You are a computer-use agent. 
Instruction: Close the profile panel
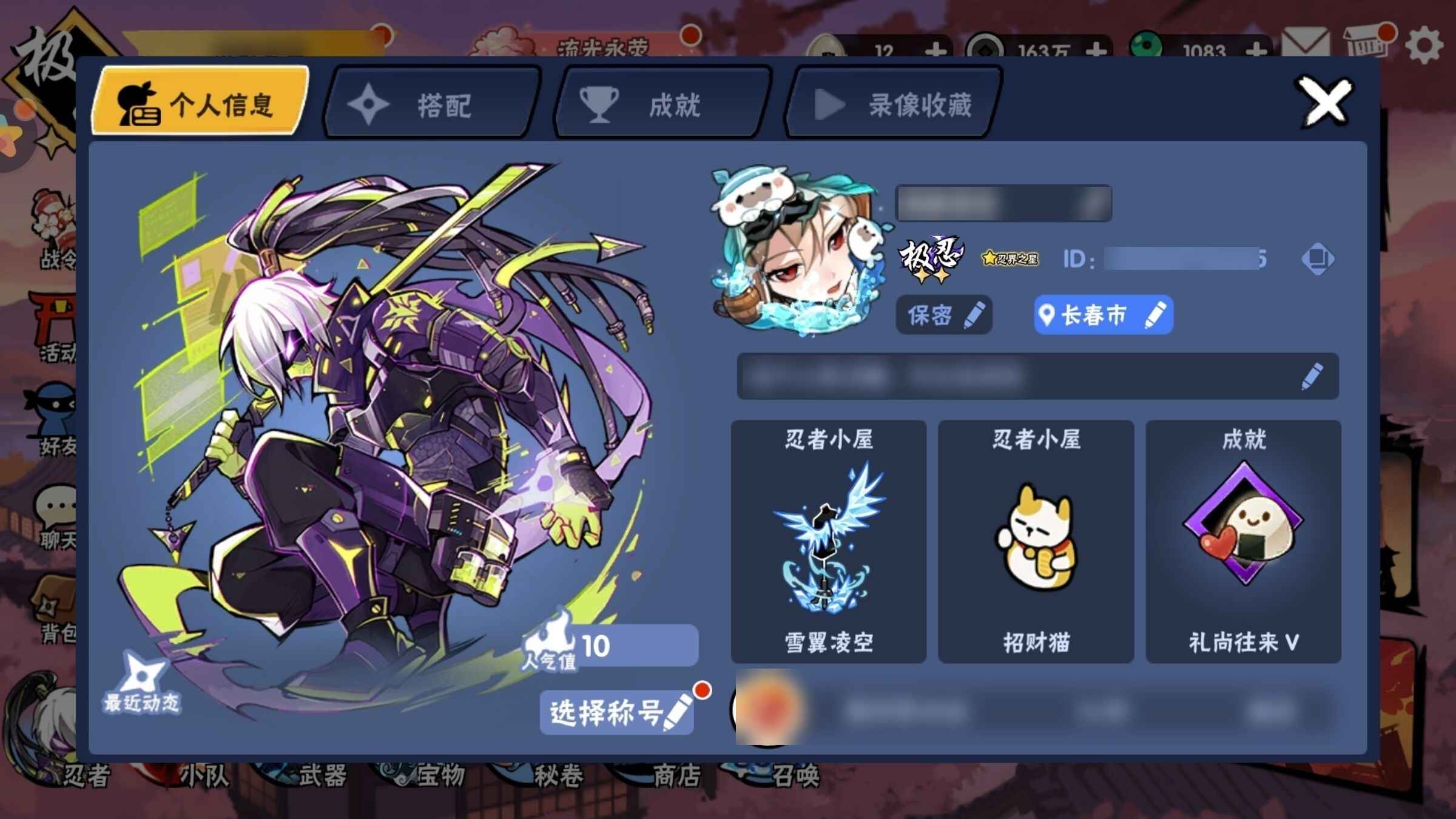click(x=1324, y=102)
